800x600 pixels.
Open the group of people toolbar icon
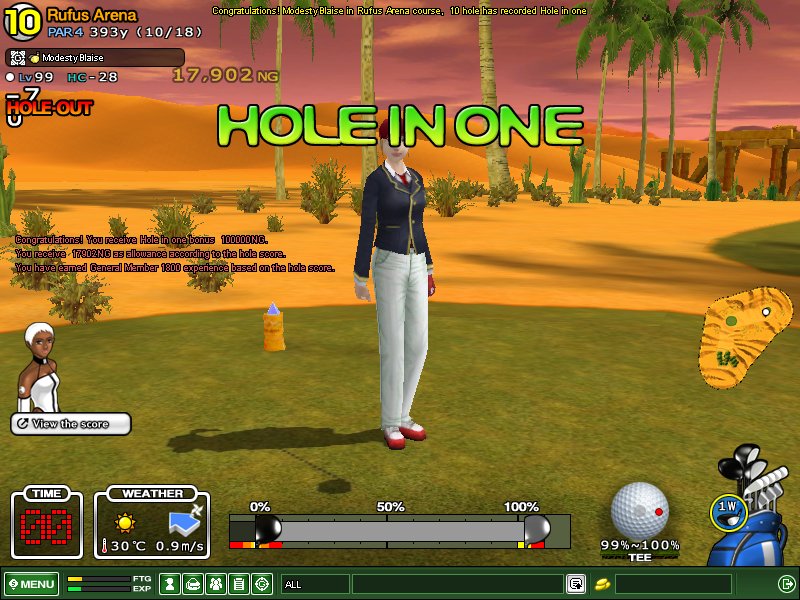click(215, 584)
